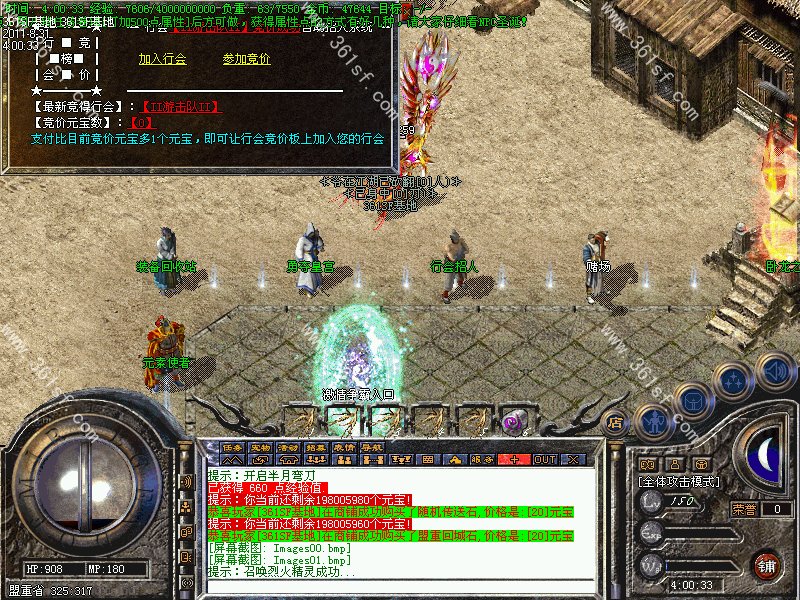Select the 宠物 pet tab
The height and width of the screenshot is (600, 800).
[x=261, y=446]
